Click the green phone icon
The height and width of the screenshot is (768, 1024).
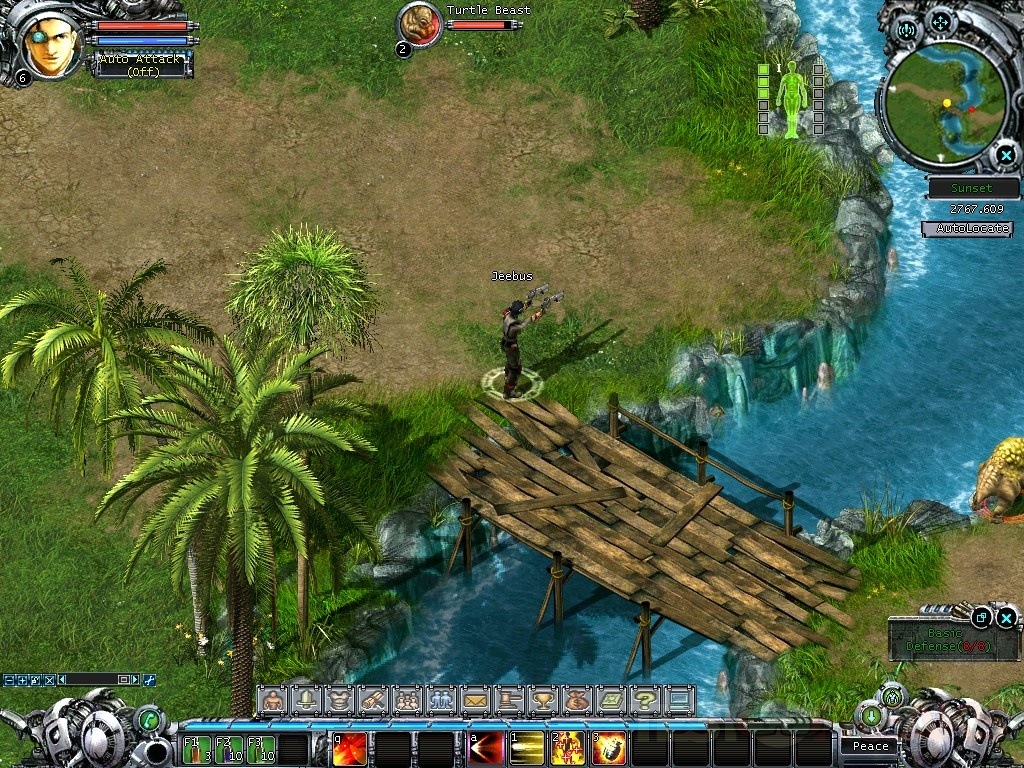tap(149, 718)
